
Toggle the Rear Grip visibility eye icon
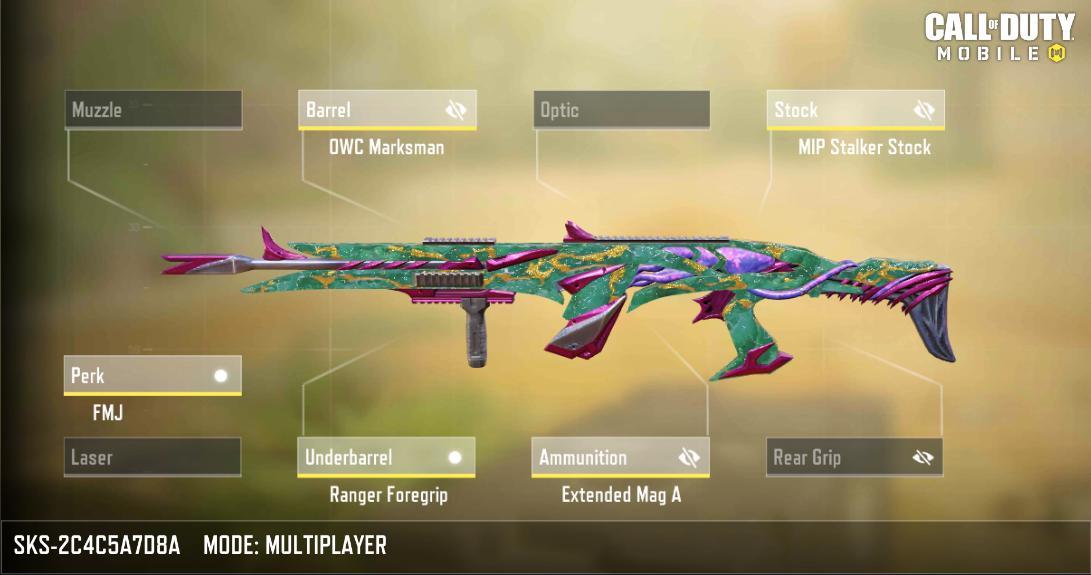923,458
